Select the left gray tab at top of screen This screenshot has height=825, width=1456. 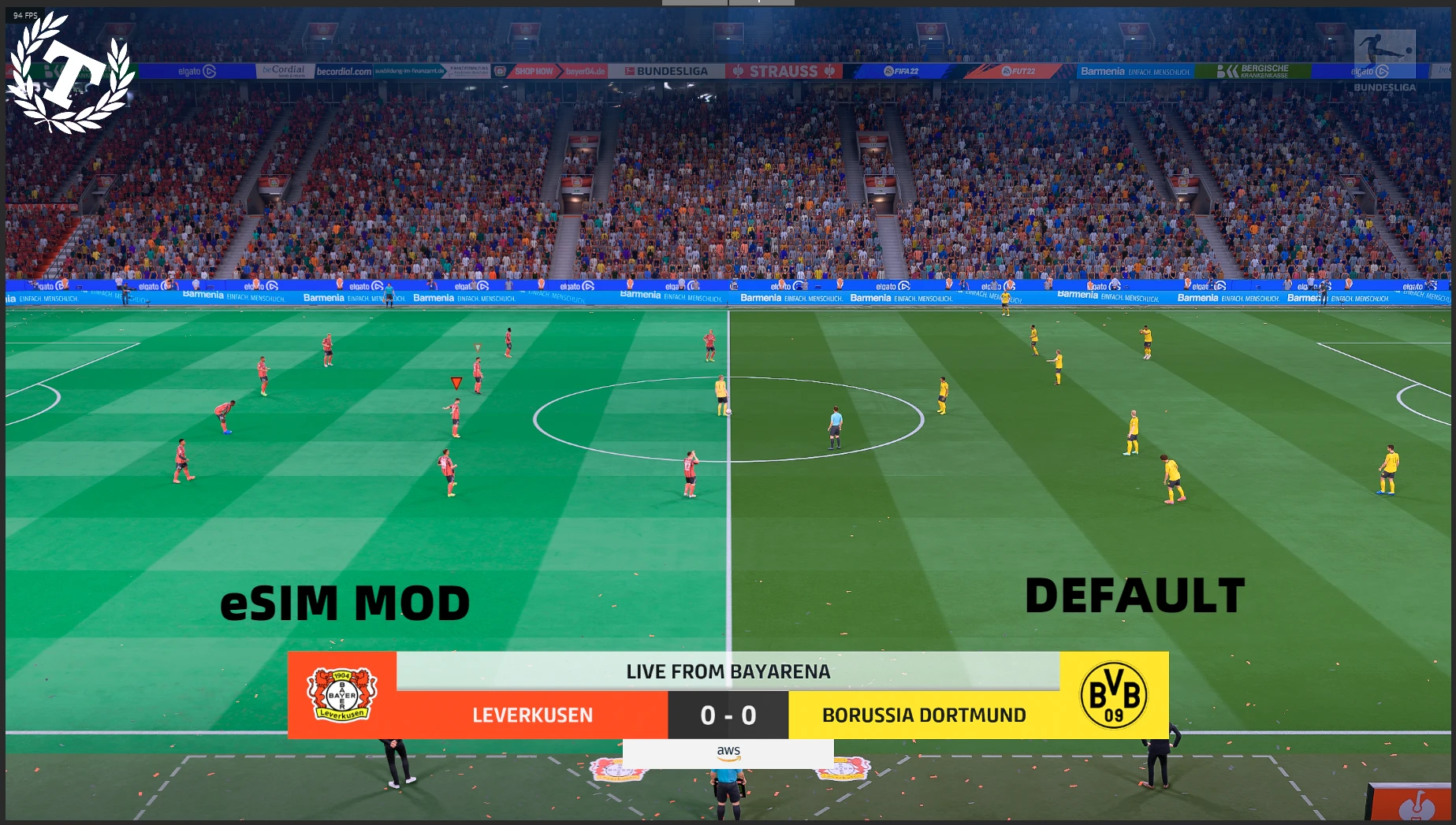[x=694, y=2]
